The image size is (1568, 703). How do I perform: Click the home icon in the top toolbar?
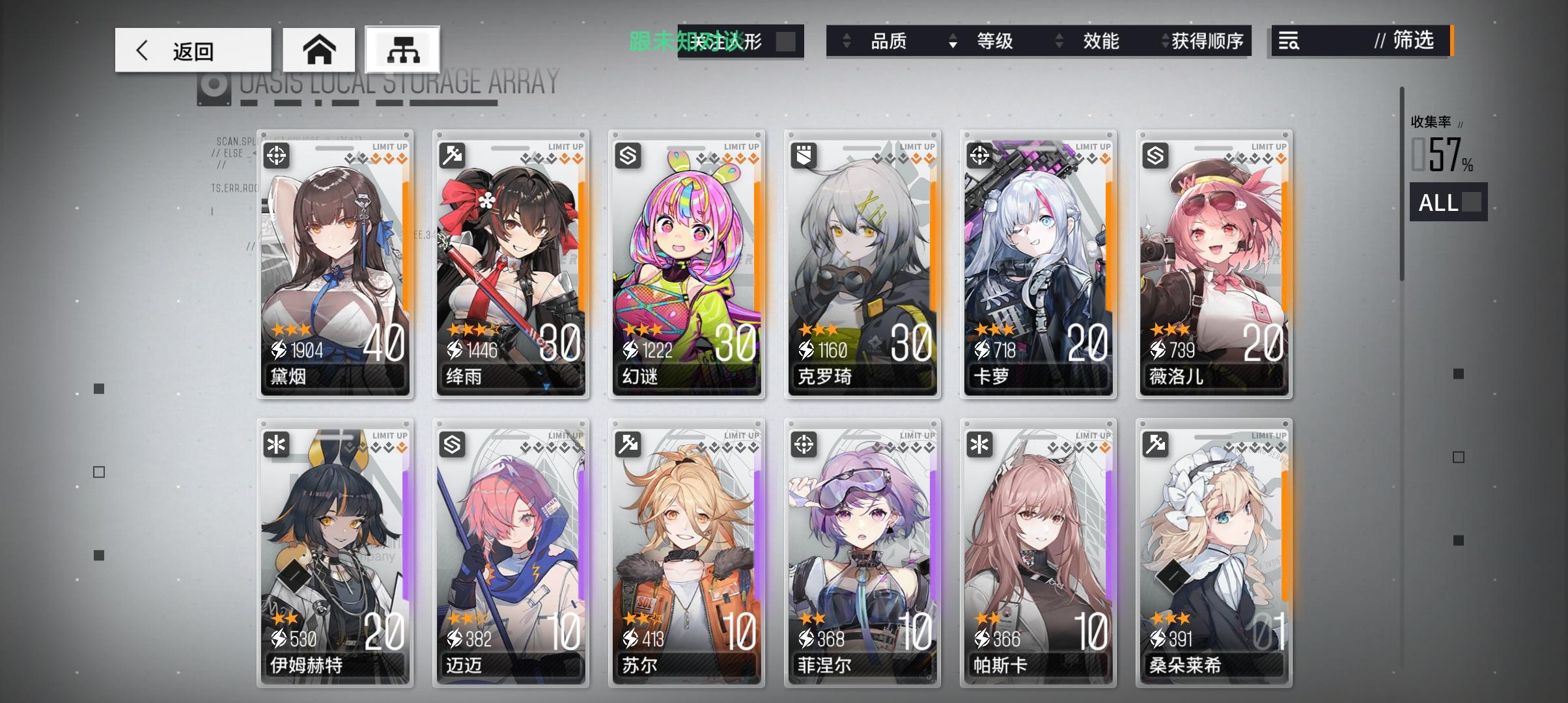click(319, 49)
